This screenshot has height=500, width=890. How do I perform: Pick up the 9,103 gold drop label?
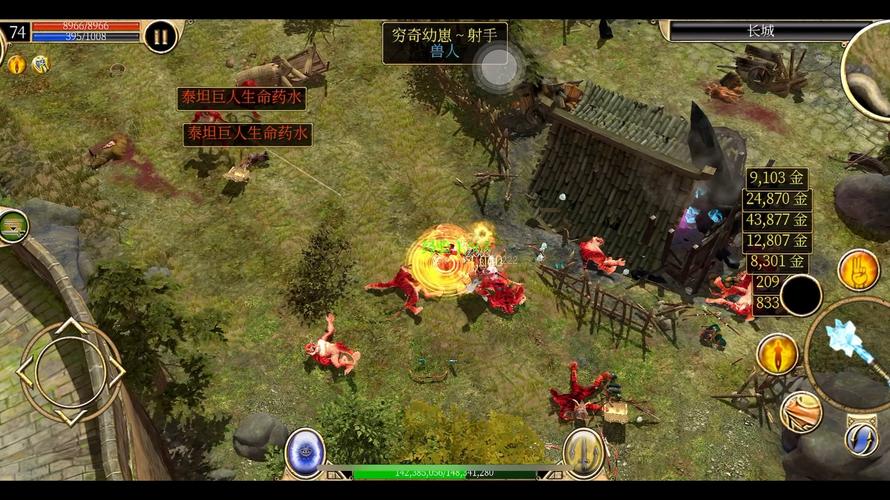pyautogui.click(x=777, y=178)
